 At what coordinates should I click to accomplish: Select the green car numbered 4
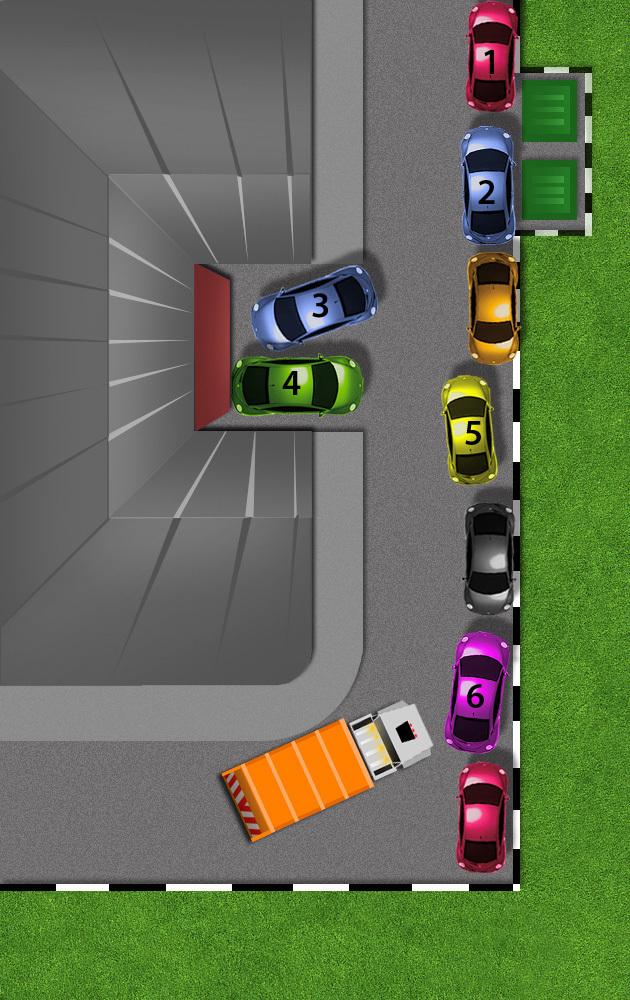[296, 385]
